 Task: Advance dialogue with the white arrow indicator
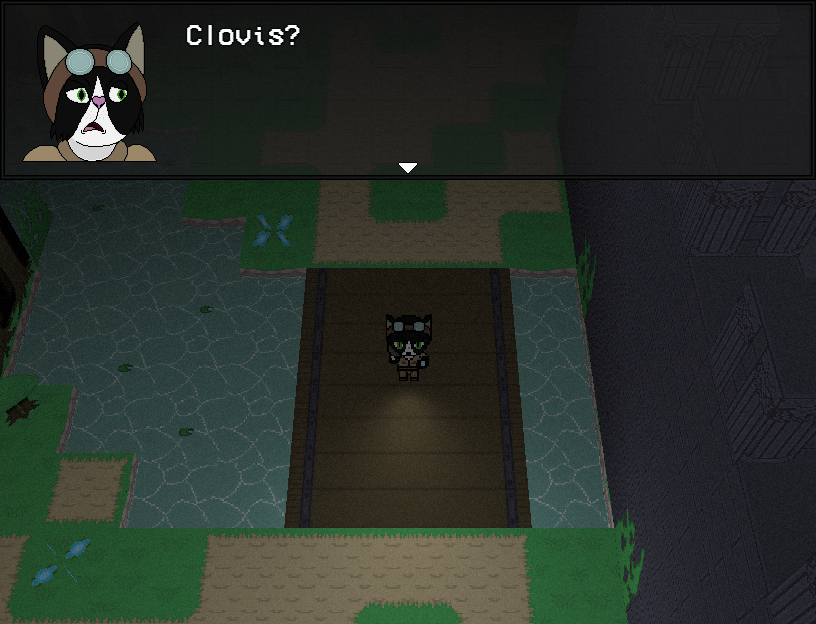point(407,168)
